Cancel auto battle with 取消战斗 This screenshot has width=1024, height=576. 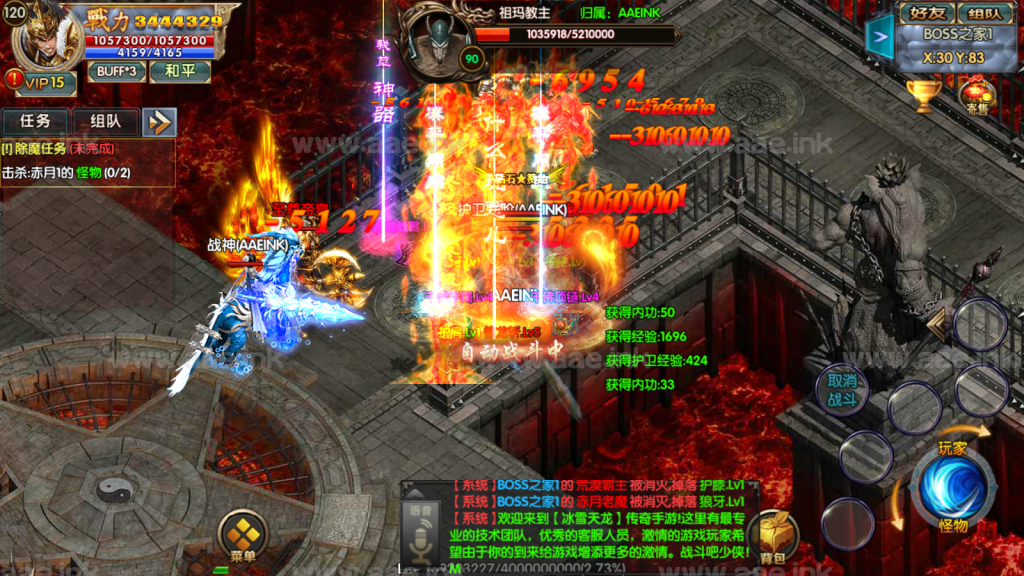[842, 391]
